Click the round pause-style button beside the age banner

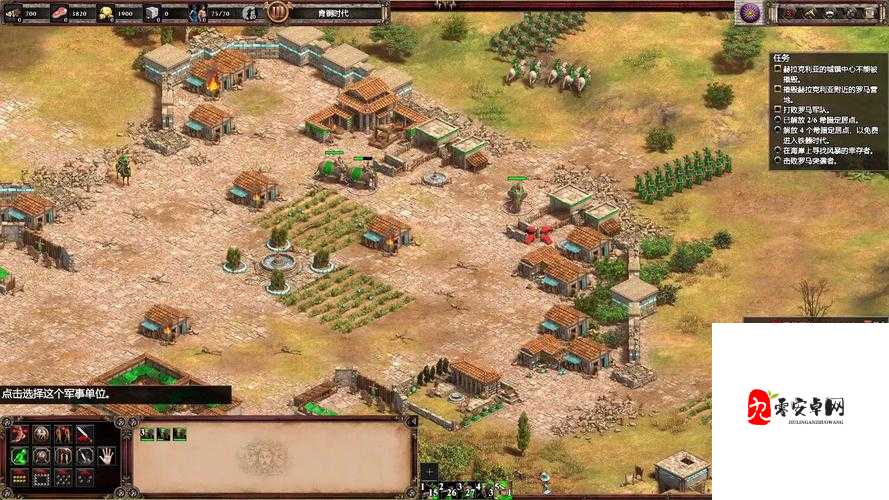tap(277, 13)
